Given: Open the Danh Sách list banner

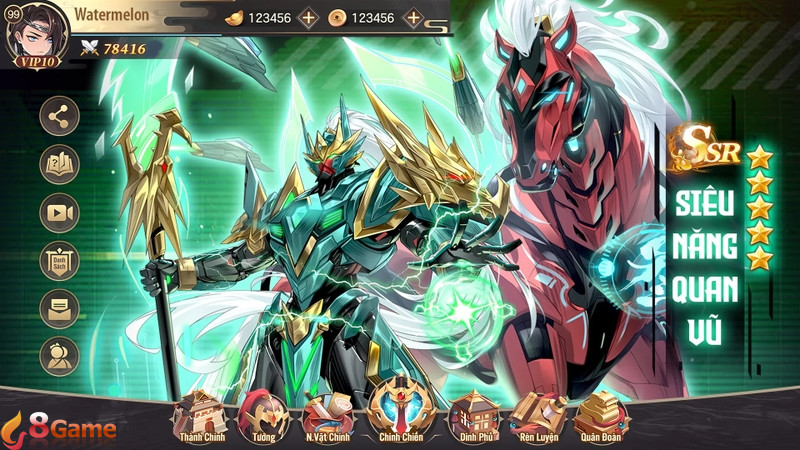Looking at the screenshot, I should [59, 260].
